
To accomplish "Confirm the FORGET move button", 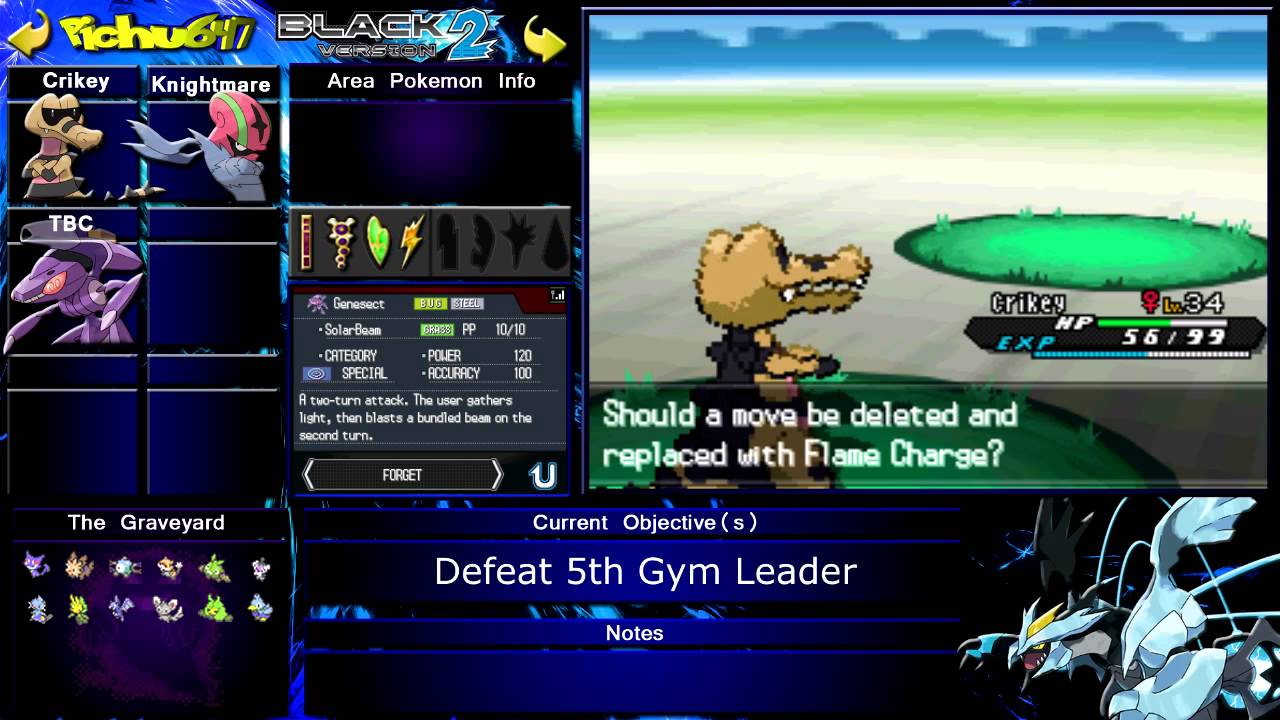I will click(402, 475).
